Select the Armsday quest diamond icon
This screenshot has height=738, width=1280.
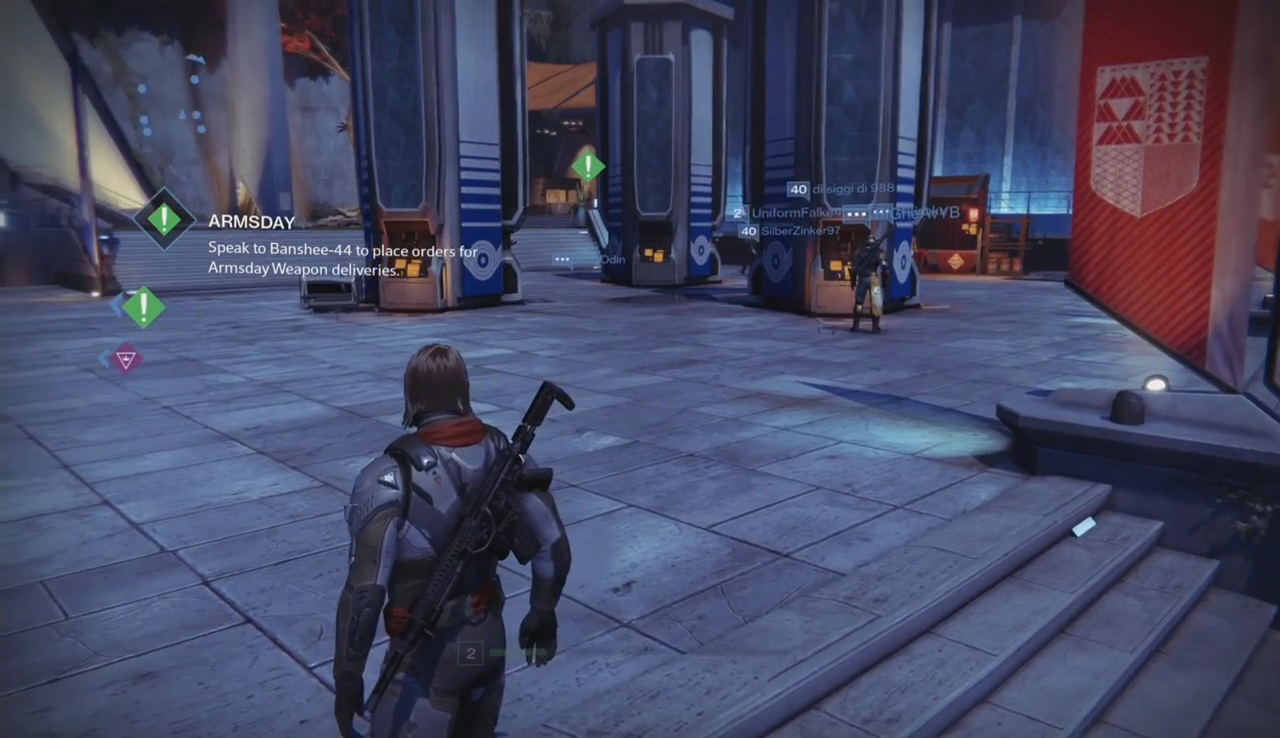164,218
